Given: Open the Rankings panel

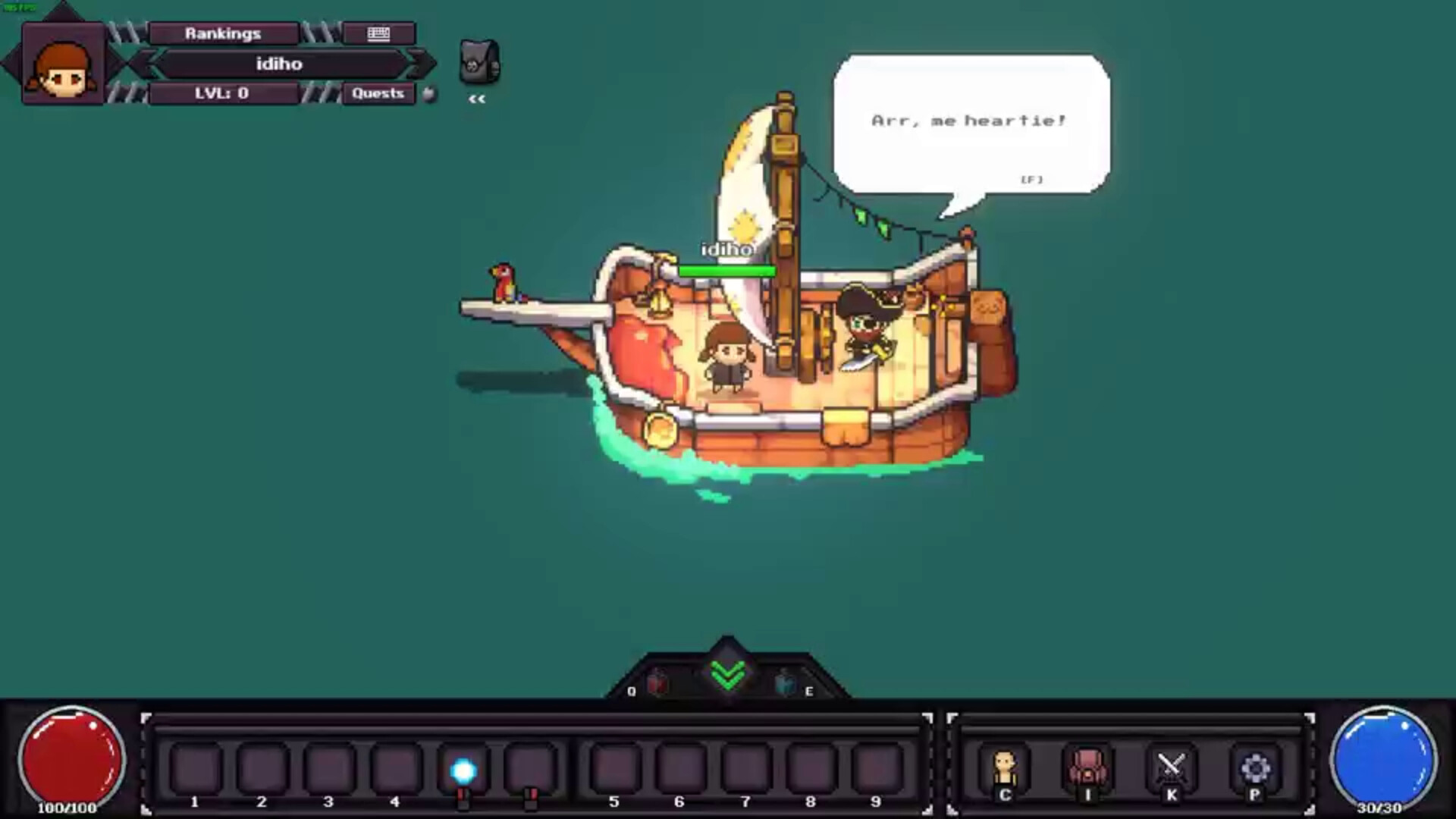Looking at the screenshot, I should tap(222, 33).
